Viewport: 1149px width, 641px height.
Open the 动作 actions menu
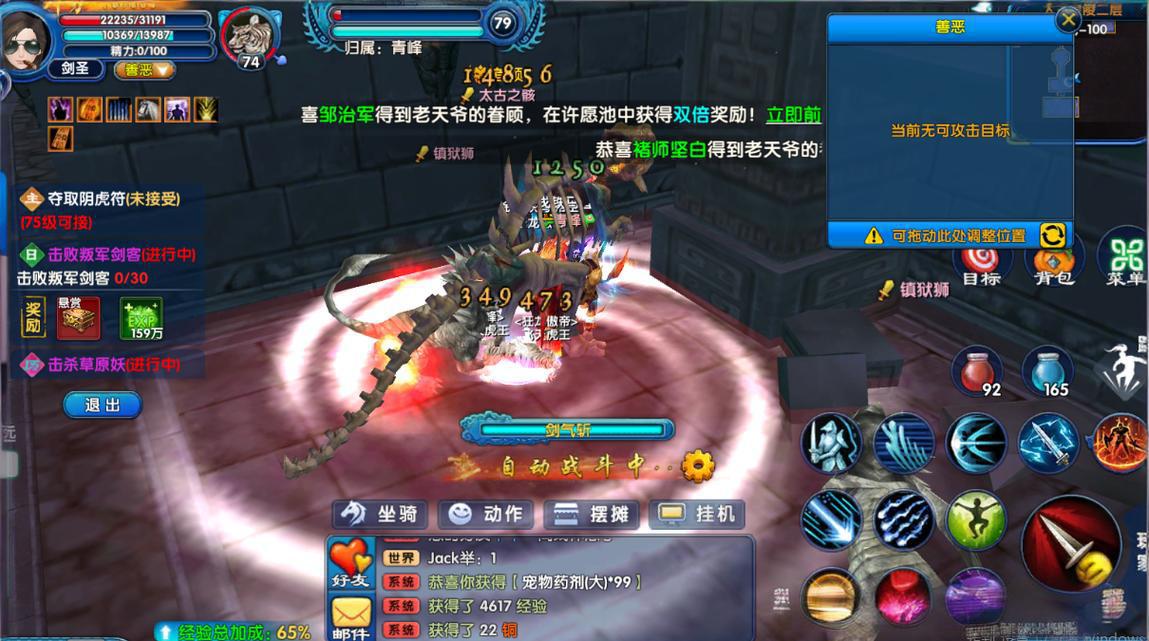pos(487,514)
